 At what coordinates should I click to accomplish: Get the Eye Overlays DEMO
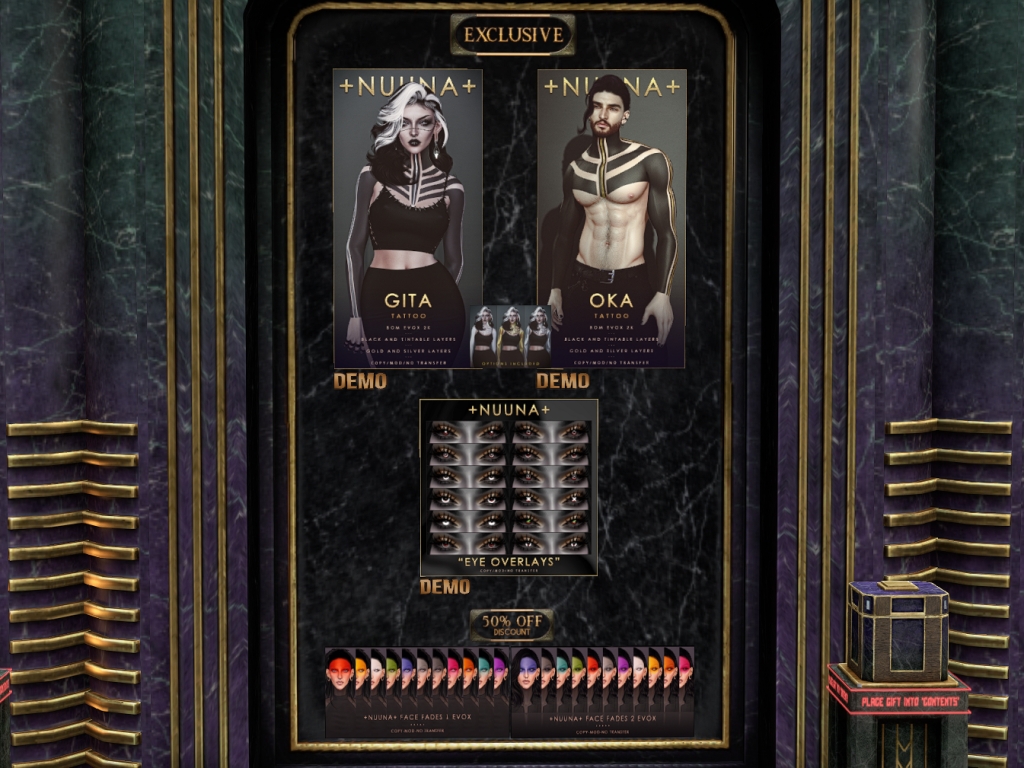(x=445, y=587)
